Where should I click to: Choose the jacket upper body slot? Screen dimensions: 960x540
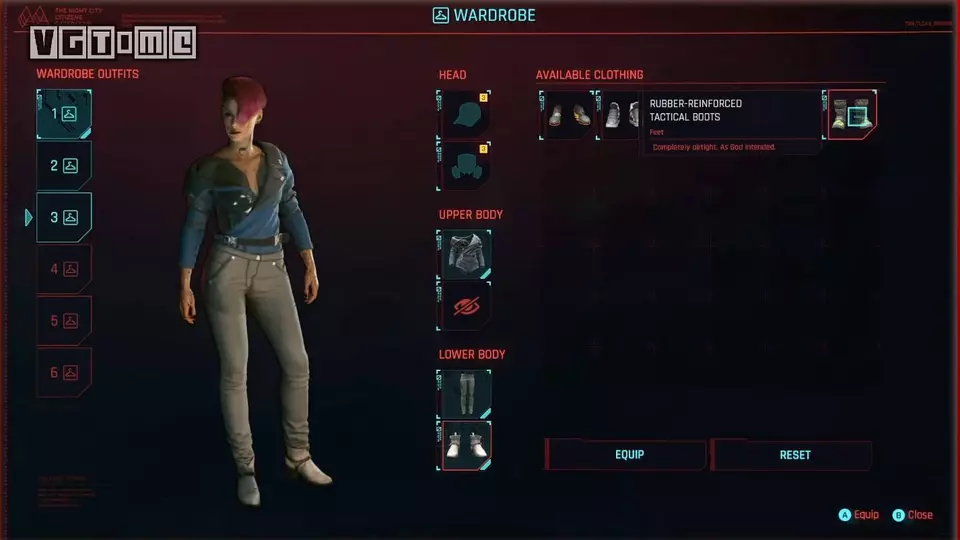pos(465,254)
